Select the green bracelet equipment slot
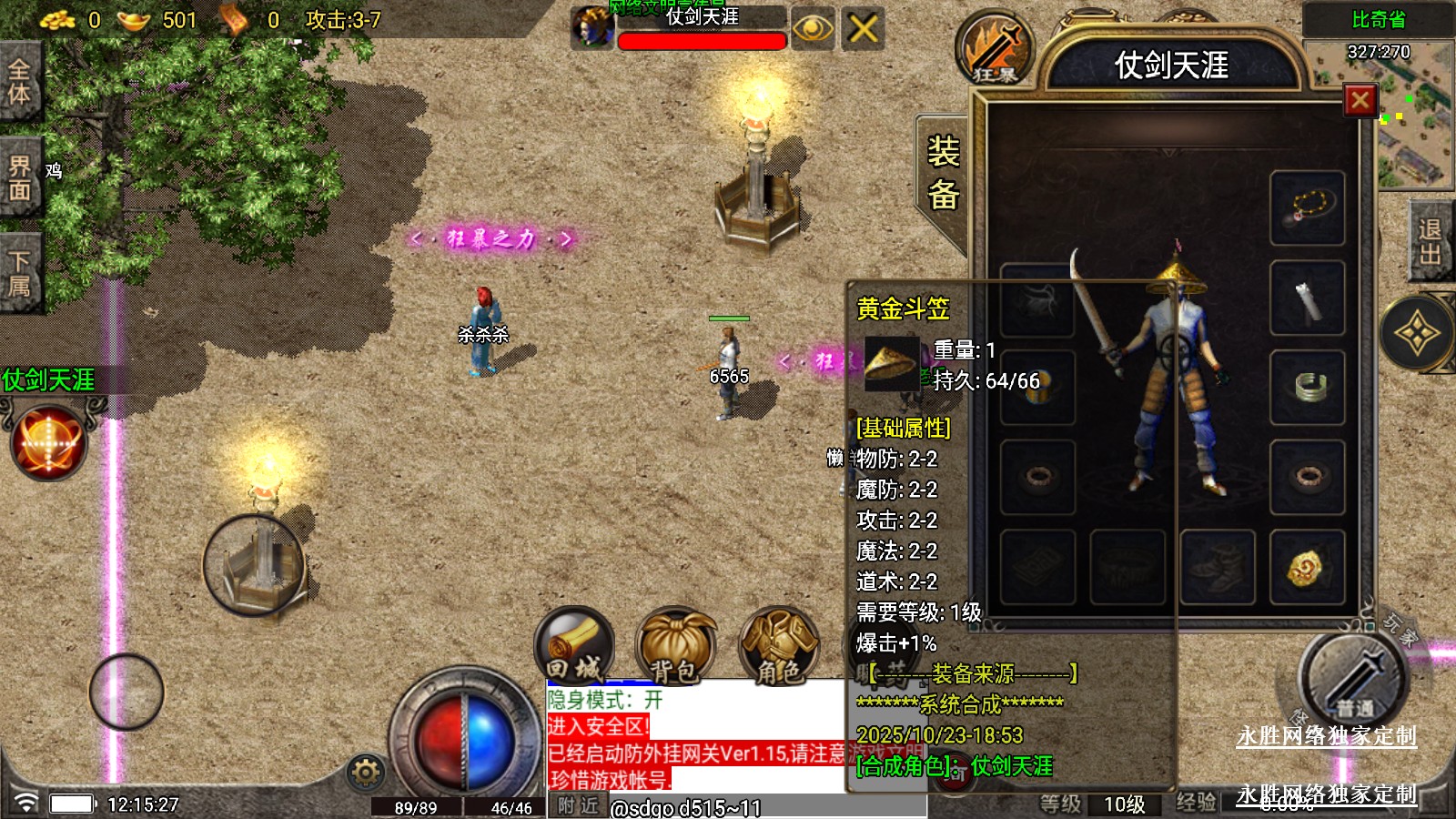The width and height of the screenshot is (1456, 819). (x=1308, y=387)
